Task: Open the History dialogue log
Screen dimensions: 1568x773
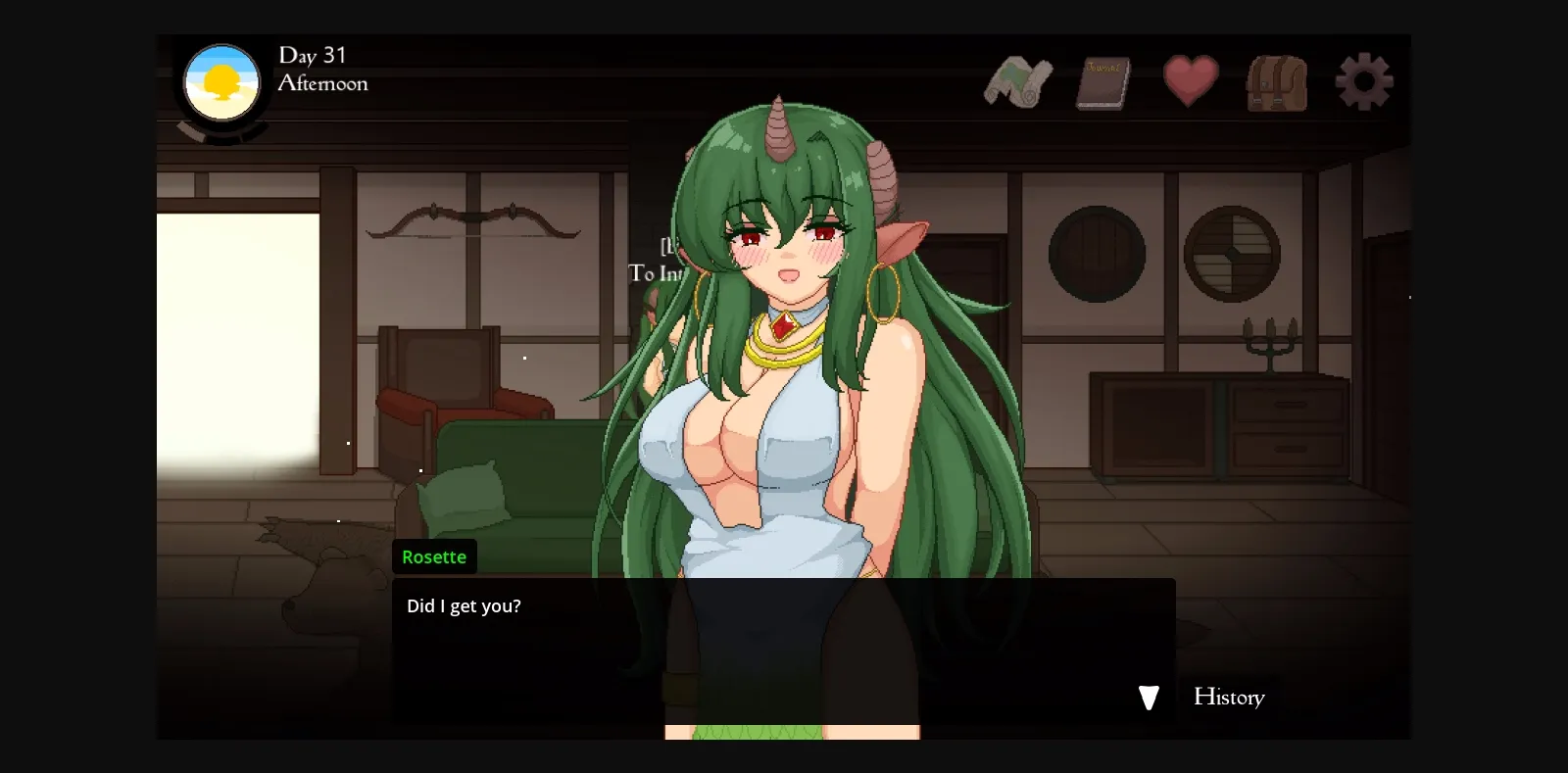Action: (1229, 698)
